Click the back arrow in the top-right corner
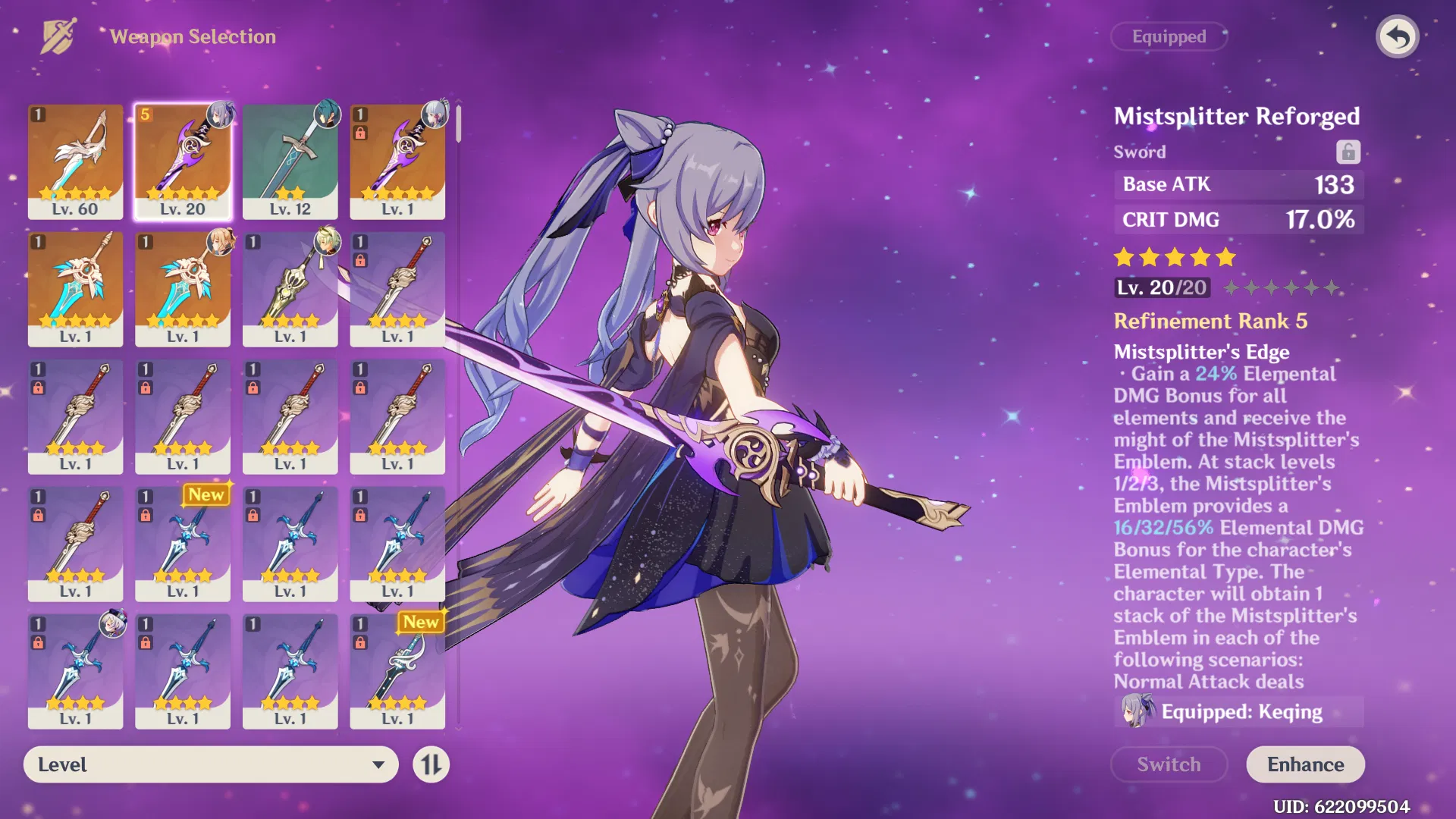The image size is (1456, 819). [1398, 36]
